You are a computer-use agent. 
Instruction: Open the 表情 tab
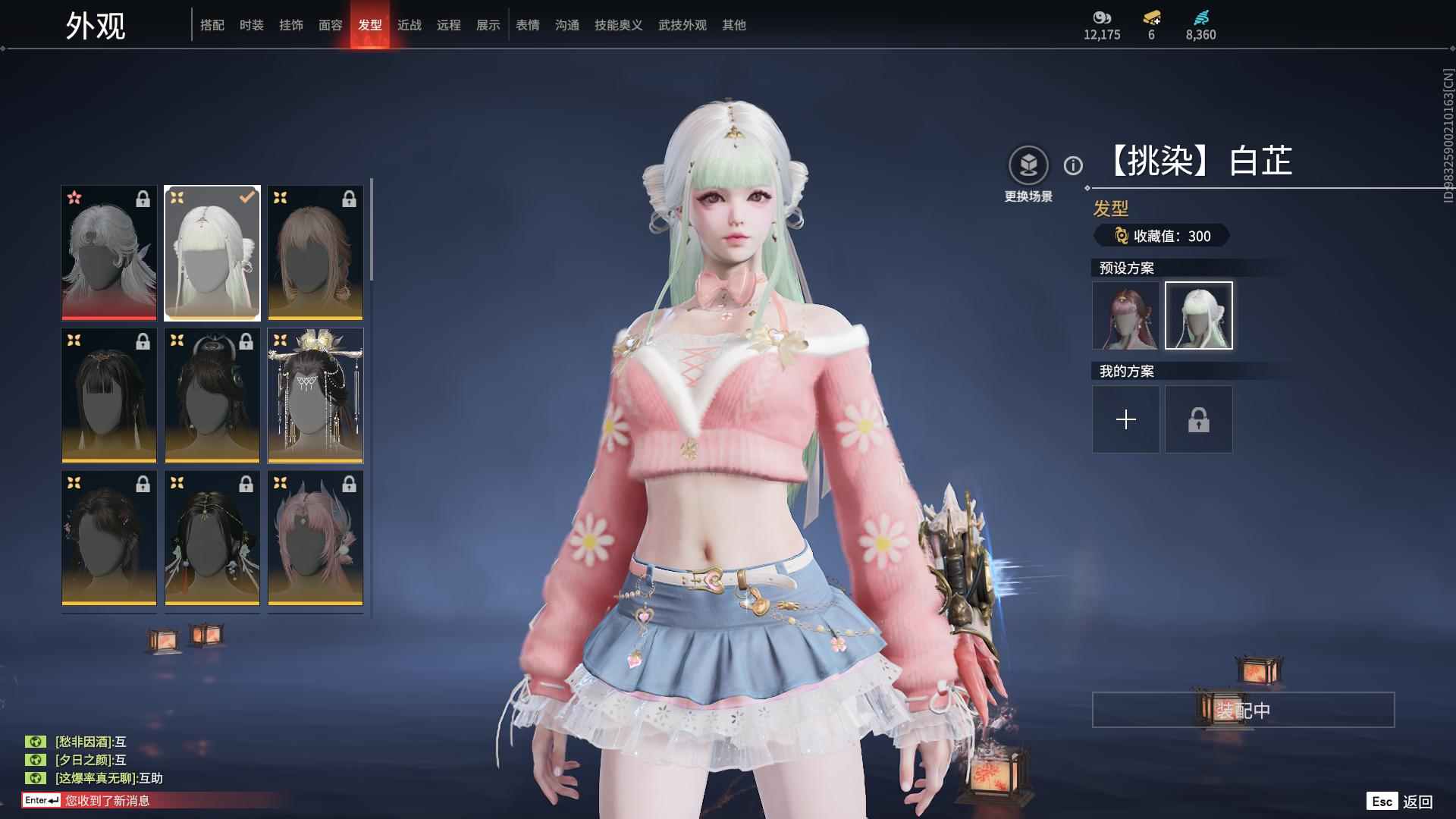pos(527,25)
